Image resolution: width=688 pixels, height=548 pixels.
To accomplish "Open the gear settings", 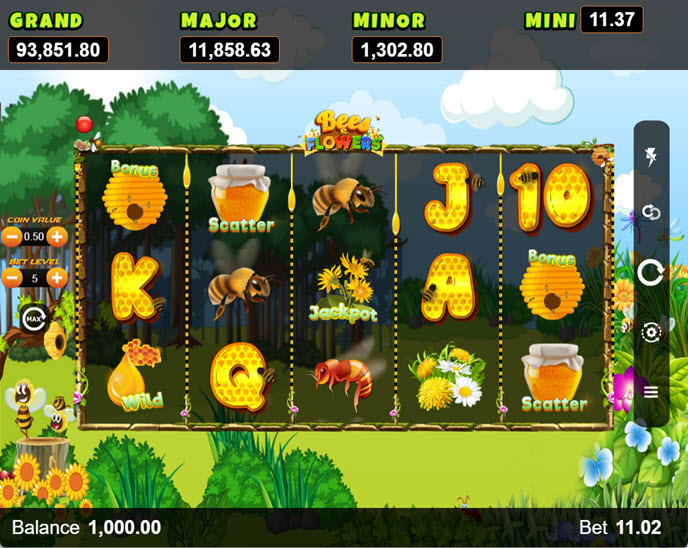I will click(x=651, y=332).
